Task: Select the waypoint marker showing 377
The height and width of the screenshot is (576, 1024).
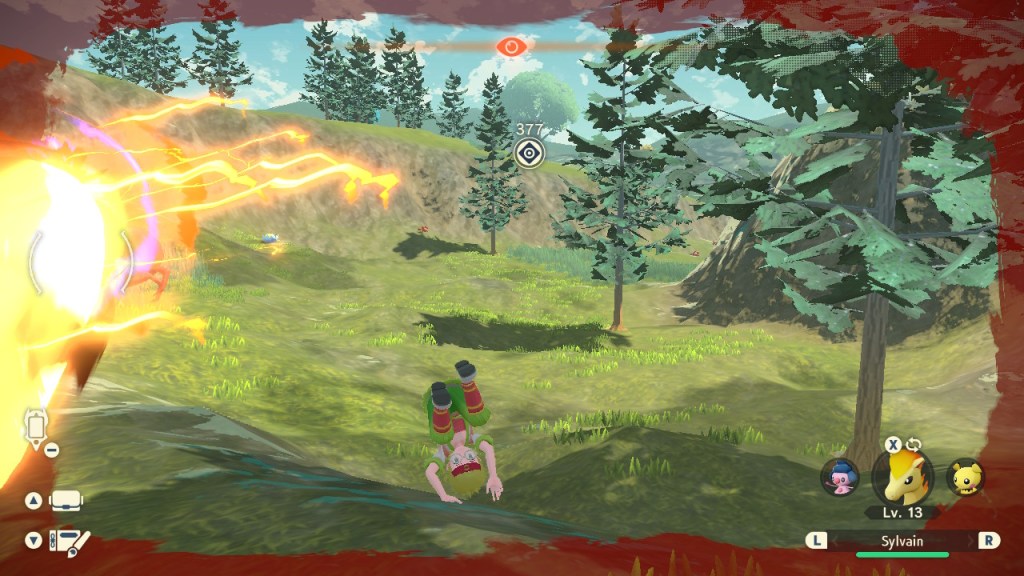Action: pyautogui.click(x=528, y=153)
